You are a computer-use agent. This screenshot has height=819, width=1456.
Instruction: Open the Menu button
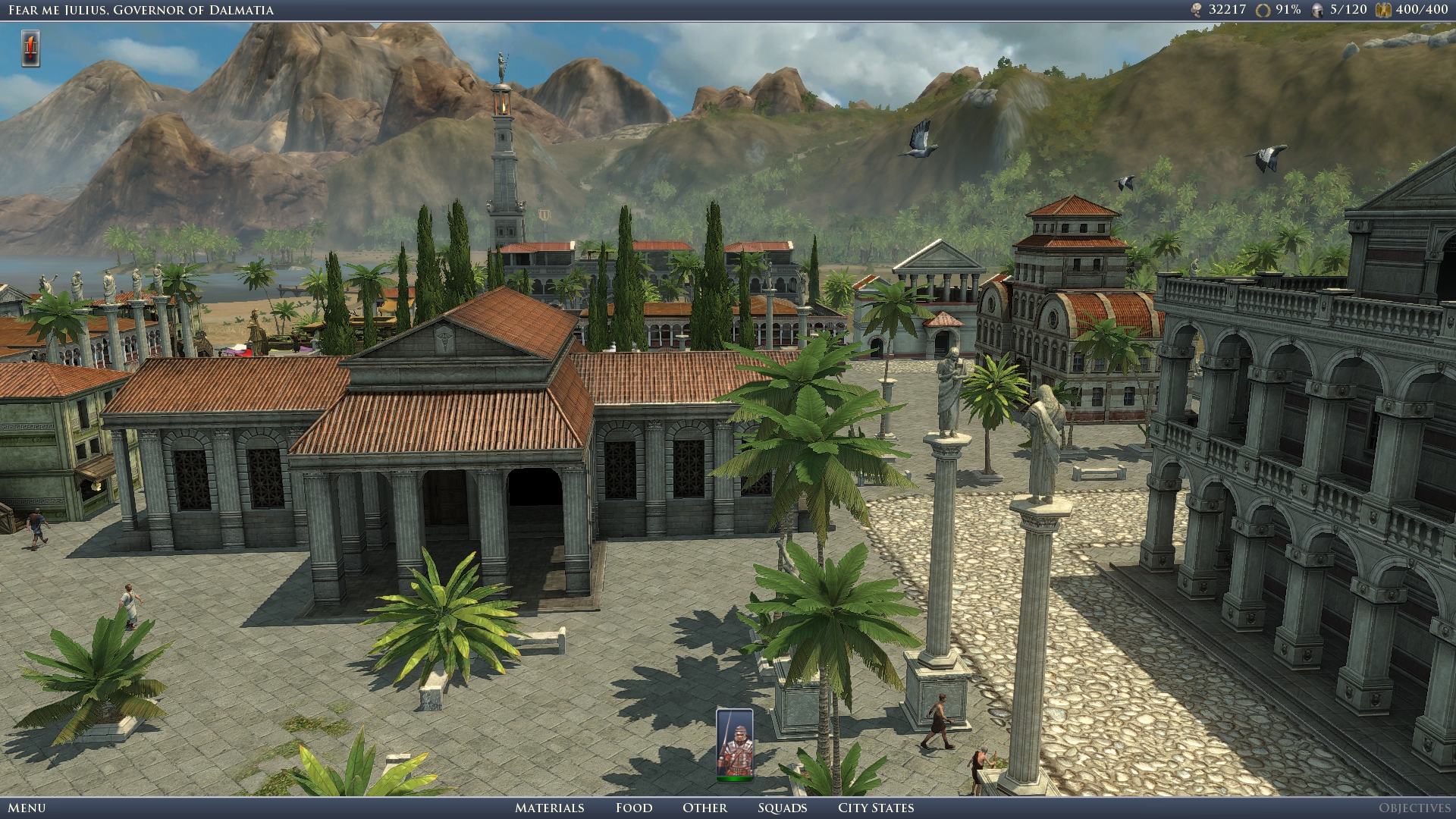click(27, 808)
